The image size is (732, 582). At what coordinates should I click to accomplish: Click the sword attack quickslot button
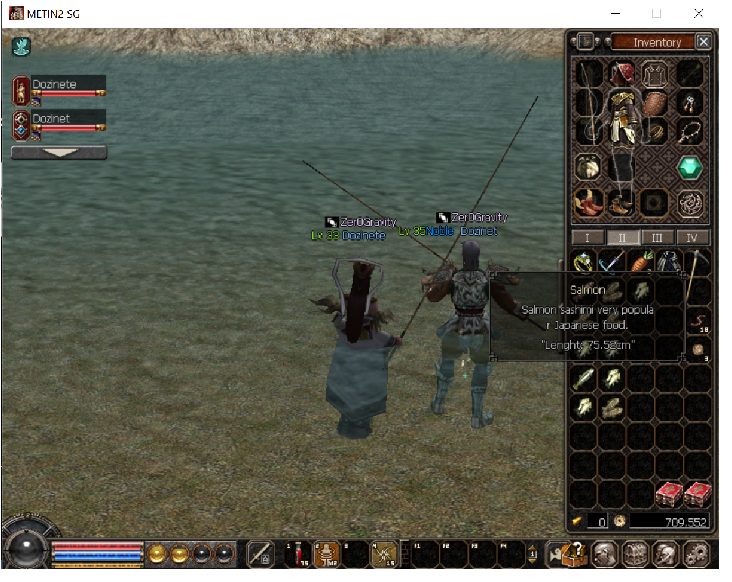[261, 553]
